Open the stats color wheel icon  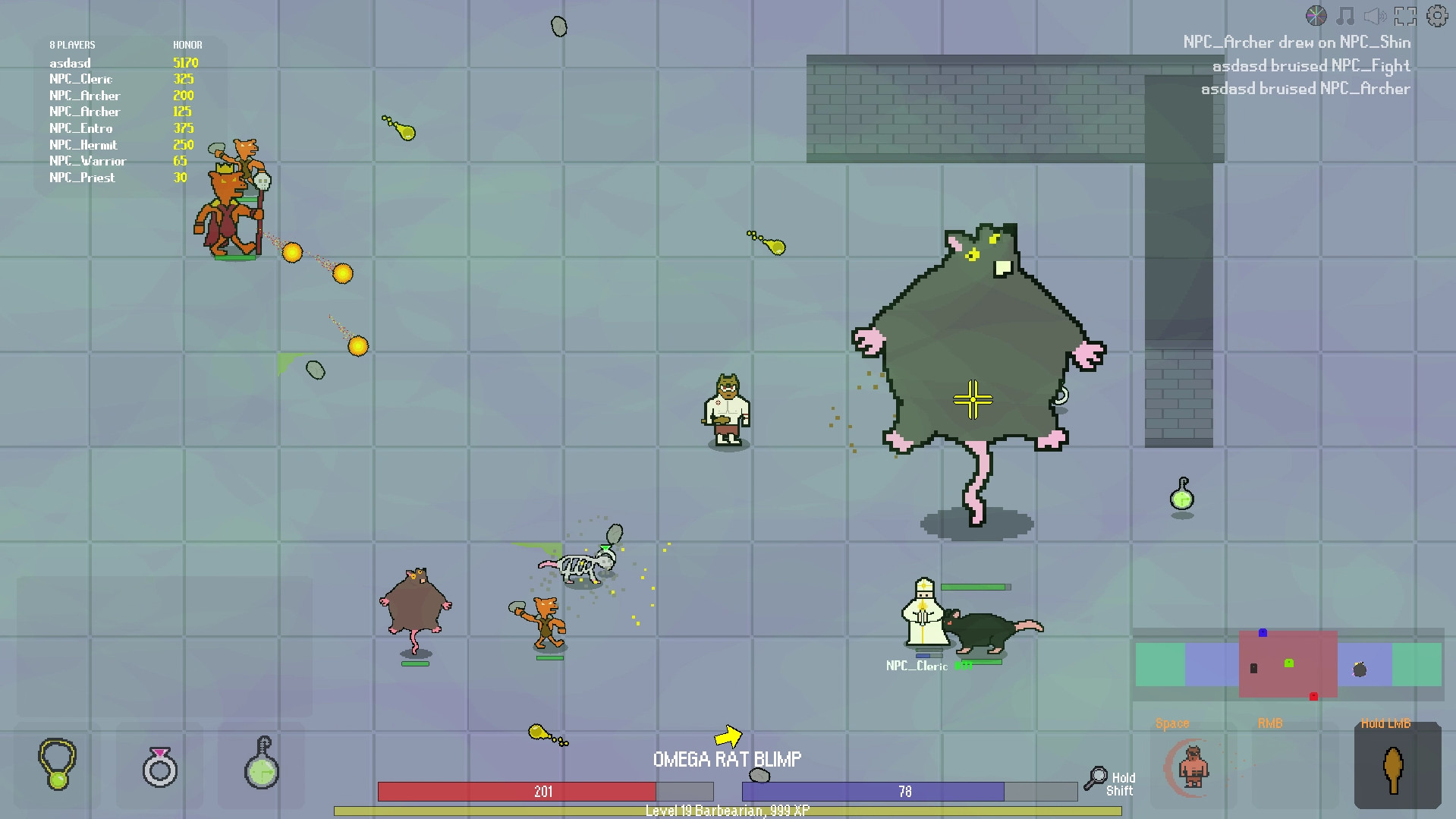tap(1316, 14)
